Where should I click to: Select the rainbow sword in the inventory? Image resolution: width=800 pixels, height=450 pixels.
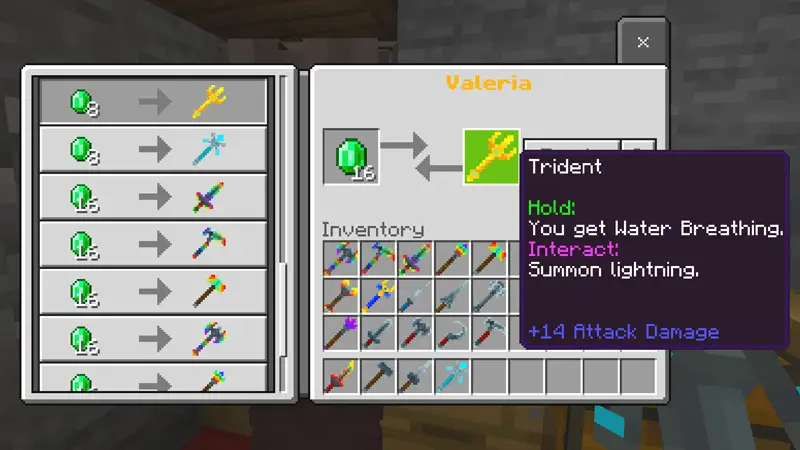pyautogui.click(x=415, y=259)
